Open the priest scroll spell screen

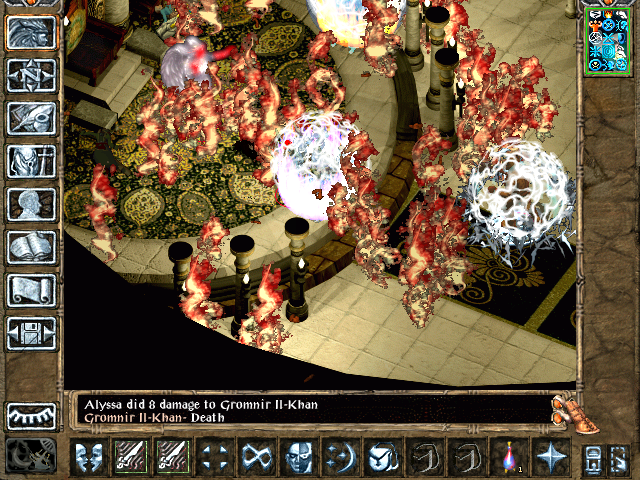click(x=31, y=290)
